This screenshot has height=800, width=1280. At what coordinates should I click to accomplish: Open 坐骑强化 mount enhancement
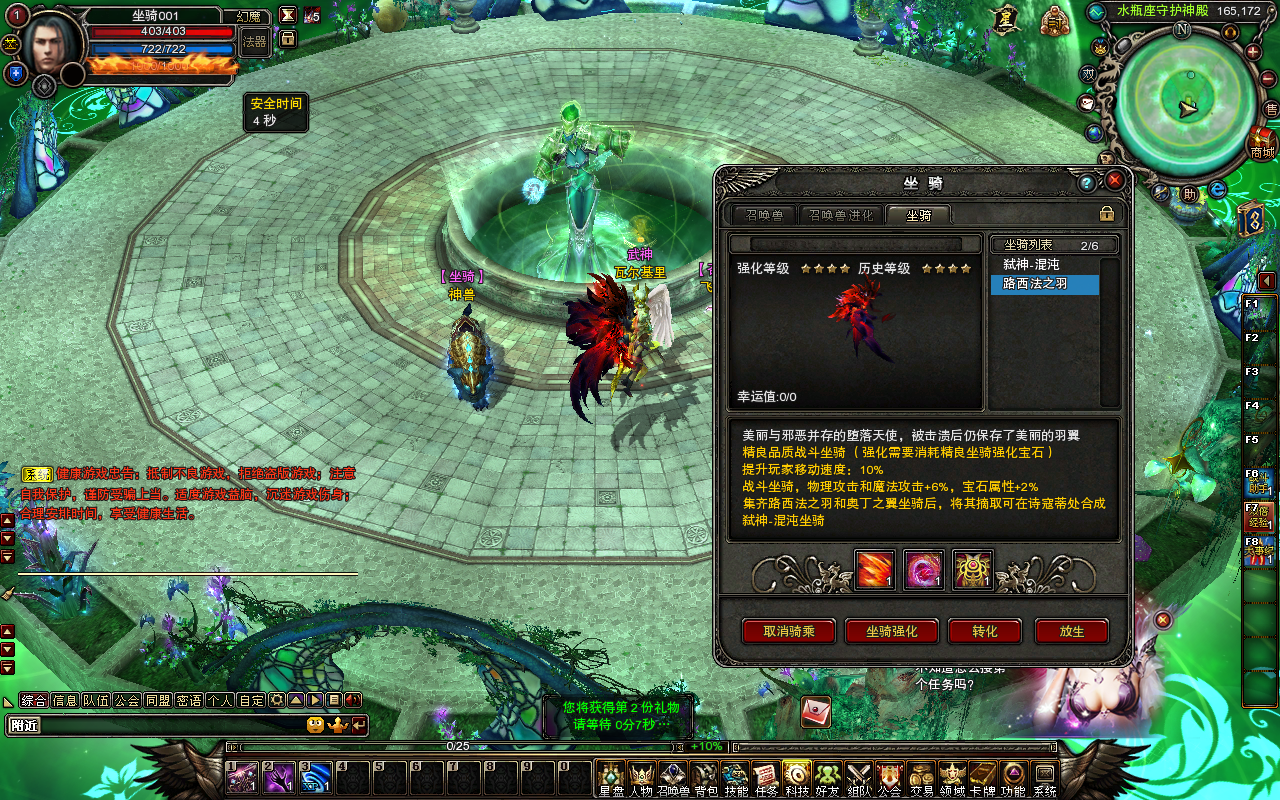click(x=891, y=631)
